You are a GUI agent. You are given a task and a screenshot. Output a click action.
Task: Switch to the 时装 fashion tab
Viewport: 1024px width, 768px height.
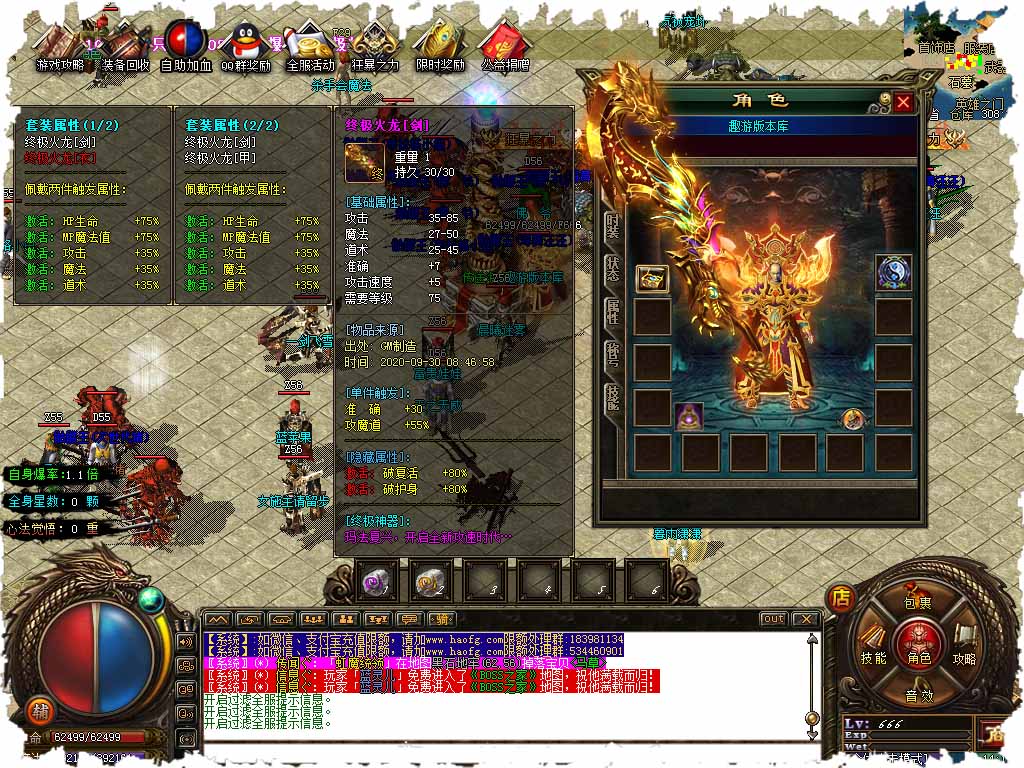[612, 223]
